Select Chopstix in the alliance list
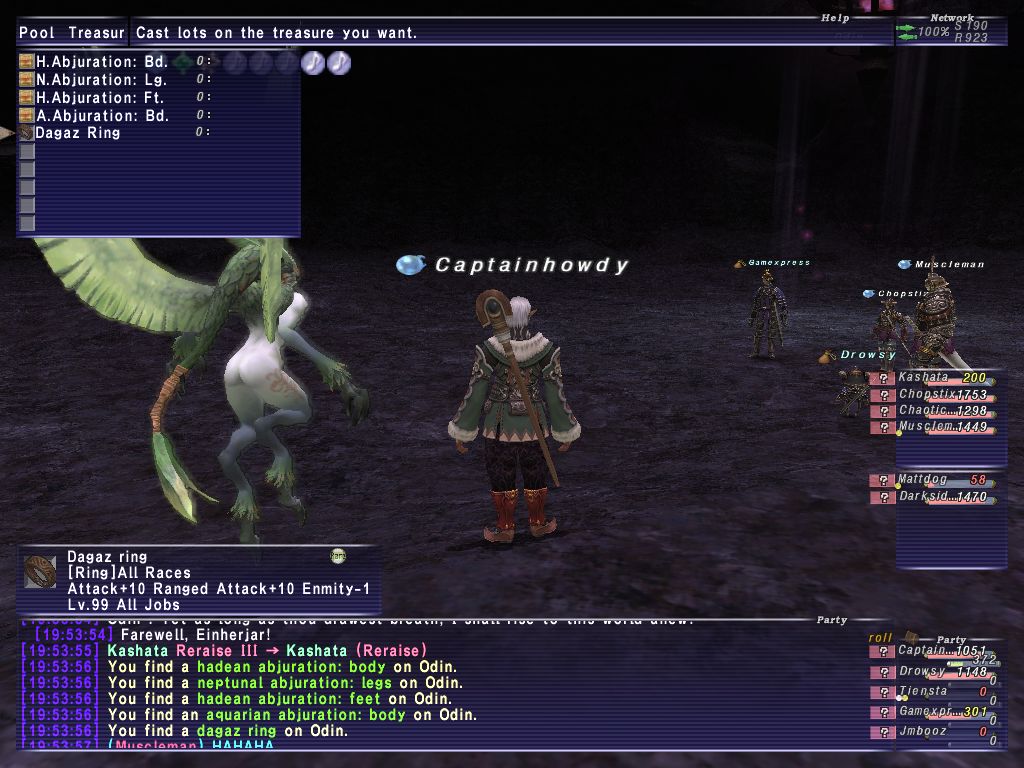The width and height of the screenshot is (1024, 768). 930,395
